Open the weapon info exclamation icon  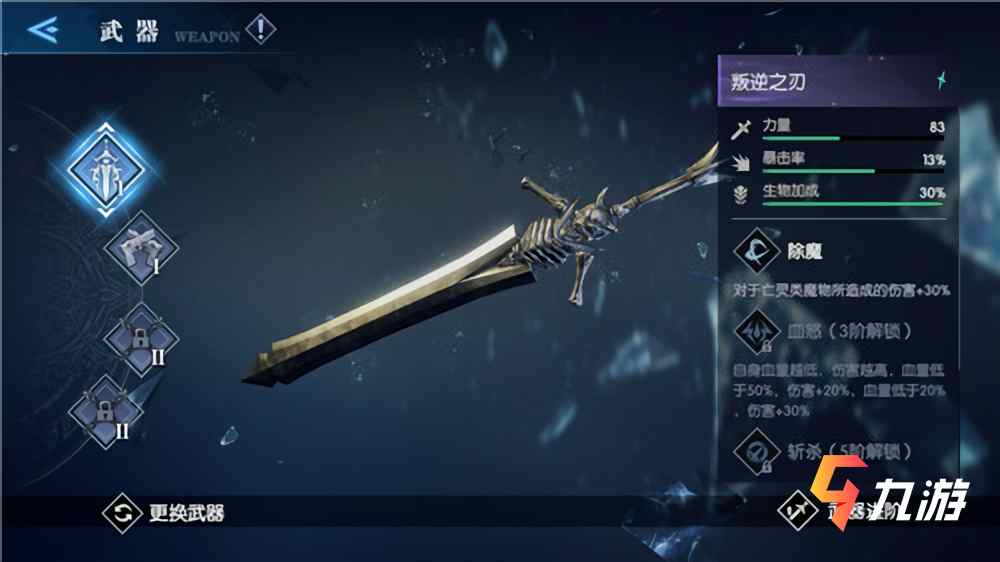point(260,29)
